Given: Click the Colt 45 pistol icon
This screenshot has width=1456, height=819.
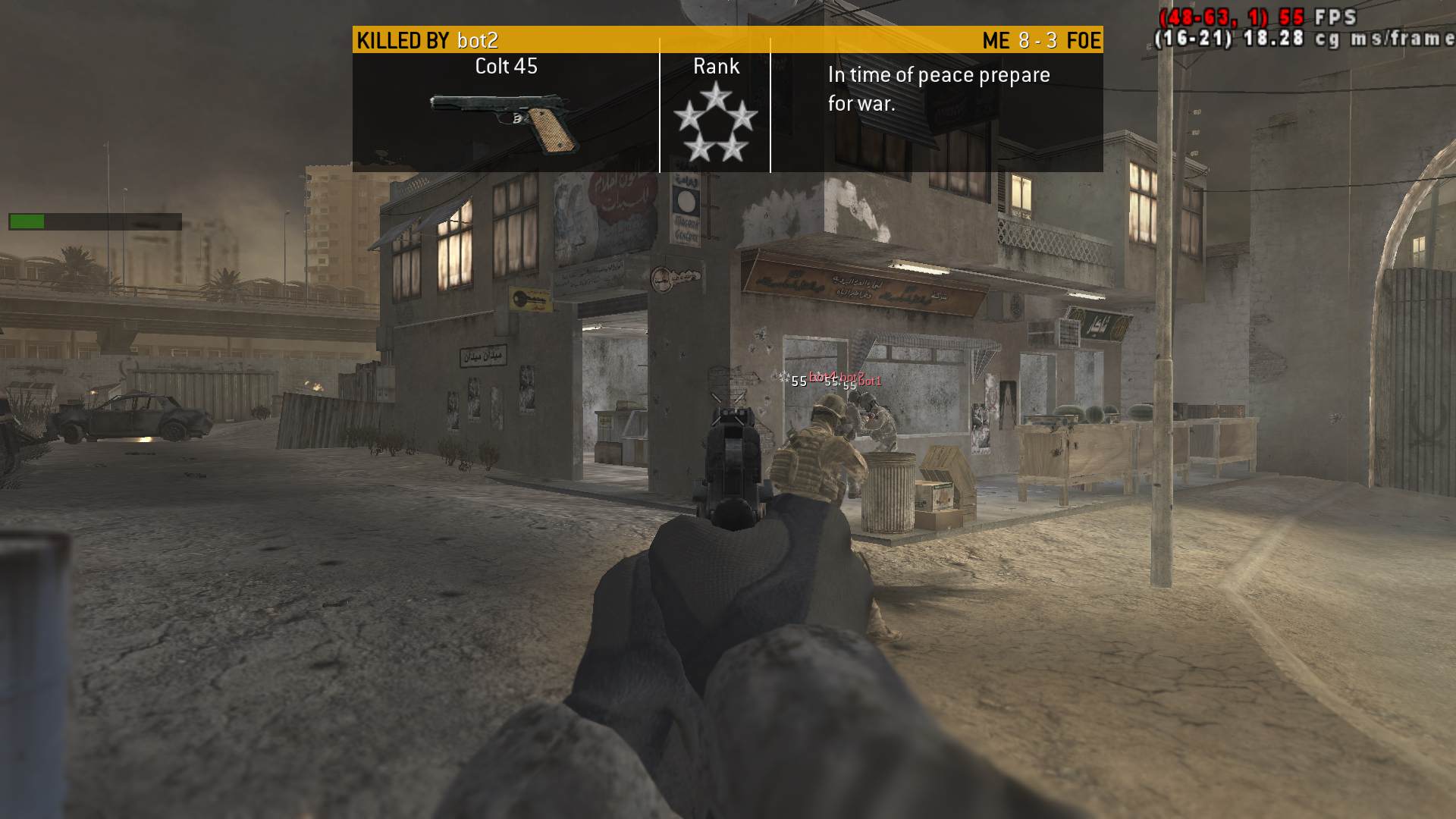Looking at the screenshot, I should point(507,121).
